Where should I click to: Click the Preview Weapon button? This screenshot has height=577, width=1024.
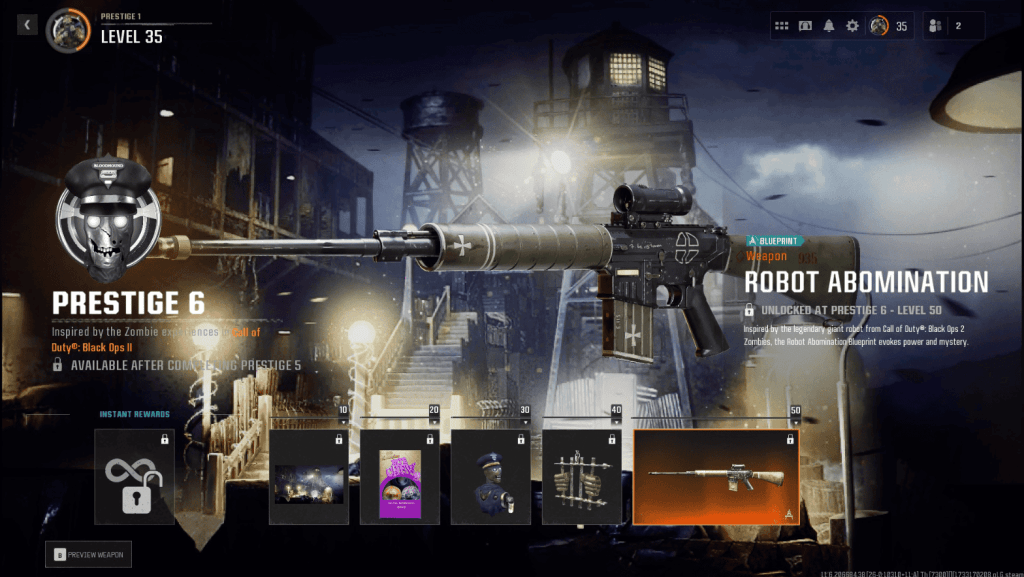[x=88, y=554]
